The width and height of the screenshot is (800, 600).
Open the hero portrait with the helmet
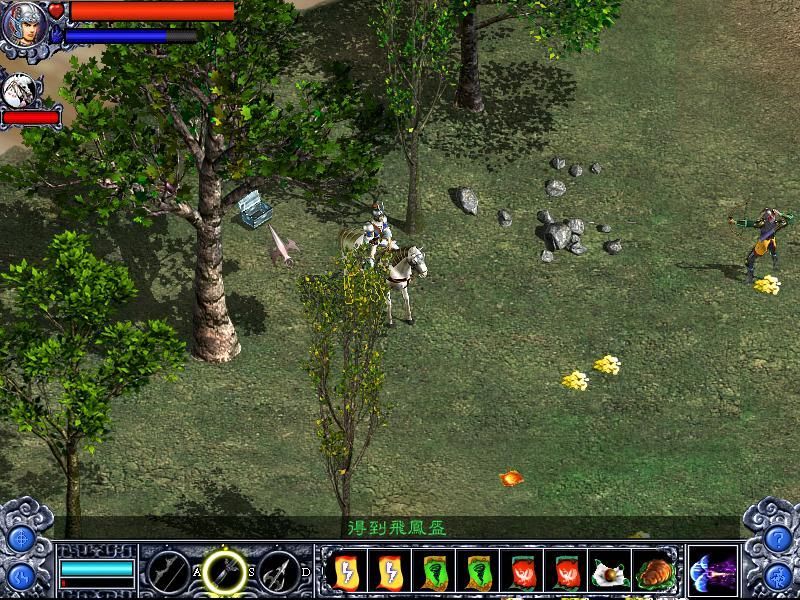(24, 25)
